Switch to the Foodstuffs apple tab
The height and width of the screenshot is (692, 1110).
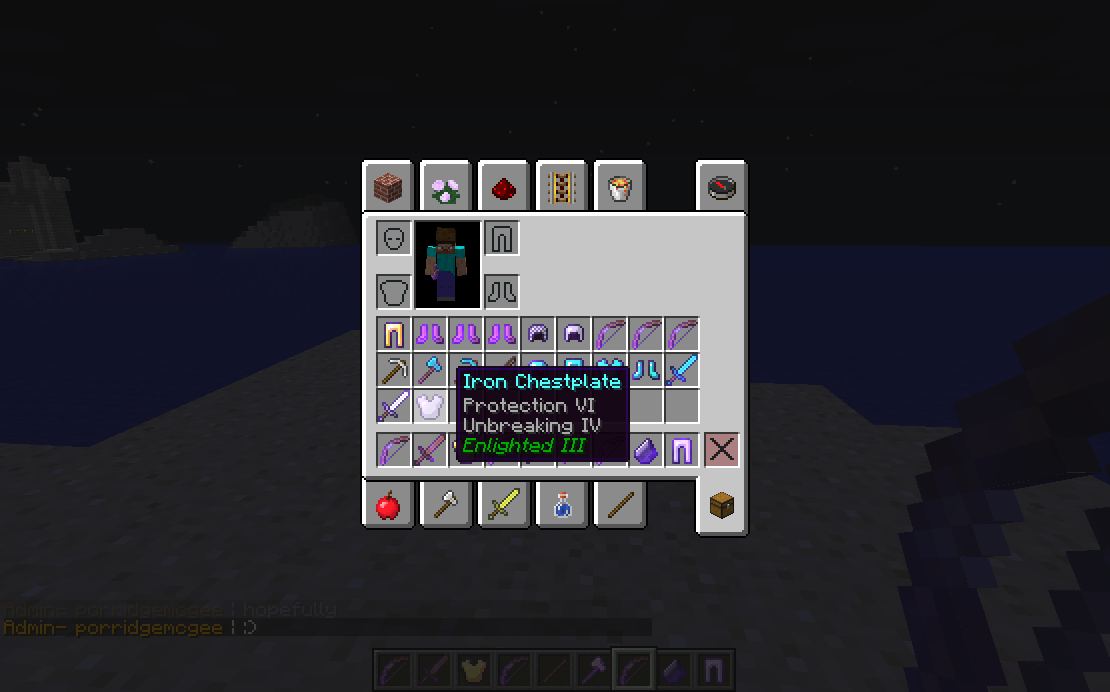click(387, 506)
